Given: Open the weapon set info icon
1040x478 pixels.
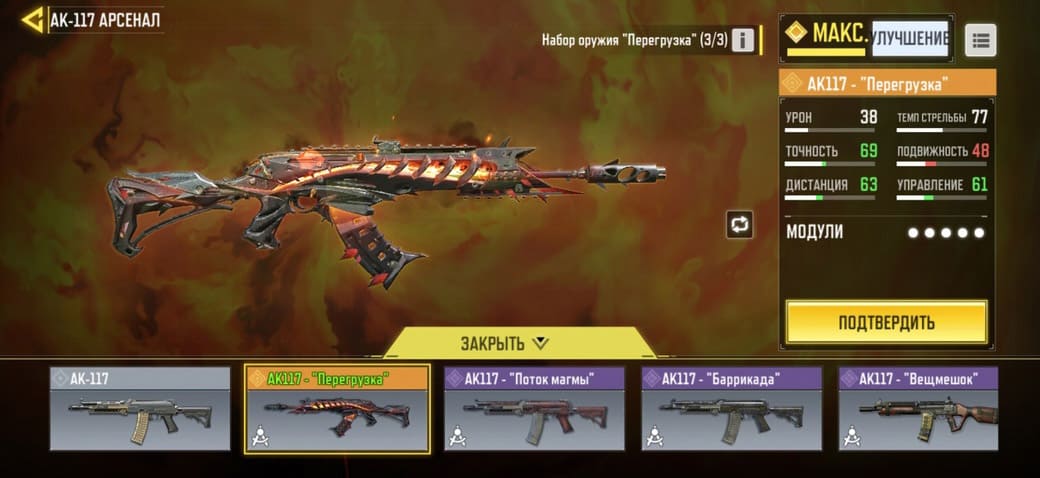Looking at the screenshot, I should click(x=743, y=40).
